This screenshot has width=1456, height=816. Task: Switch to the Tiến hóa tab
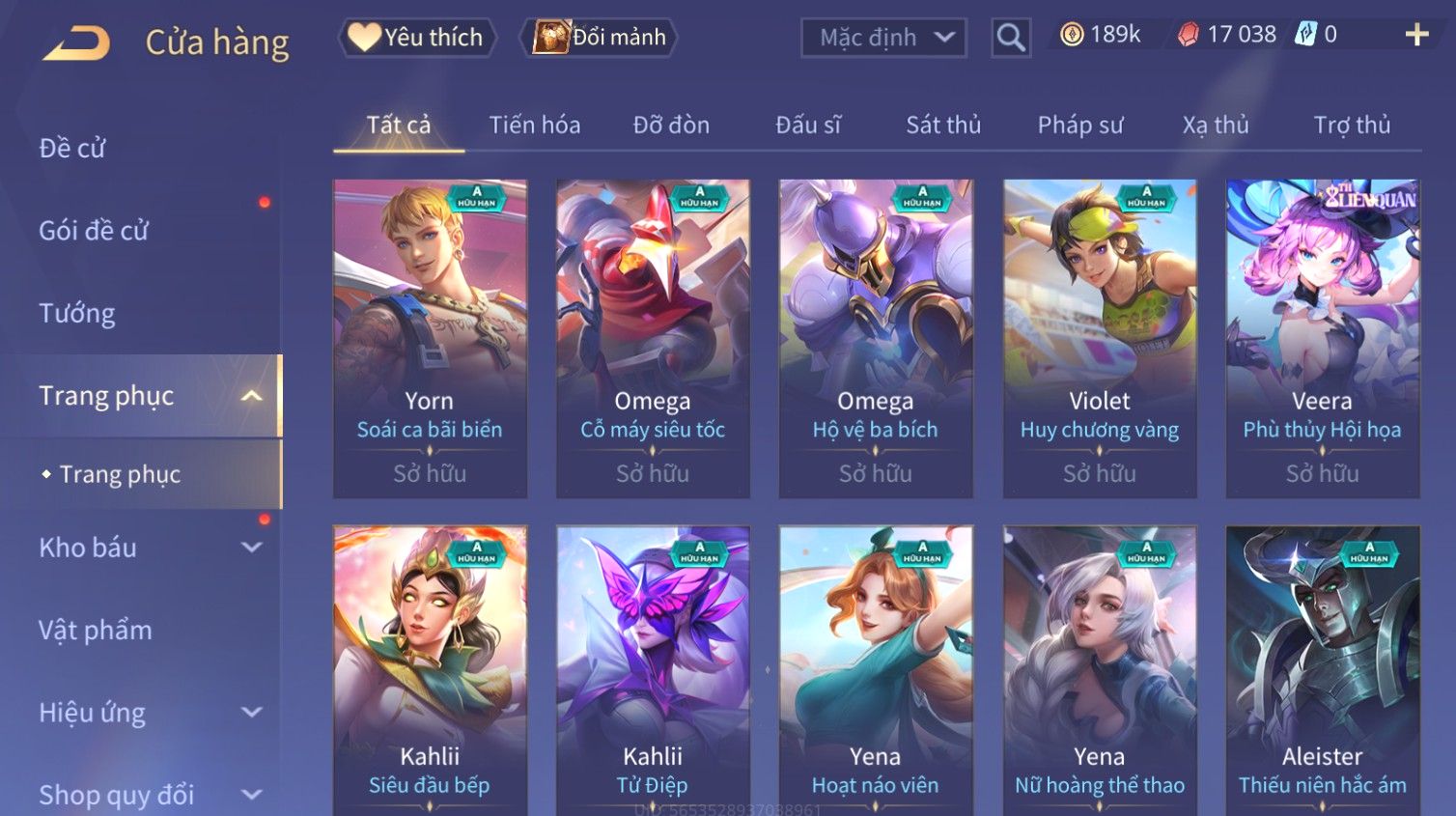click(x=534, y=126)
